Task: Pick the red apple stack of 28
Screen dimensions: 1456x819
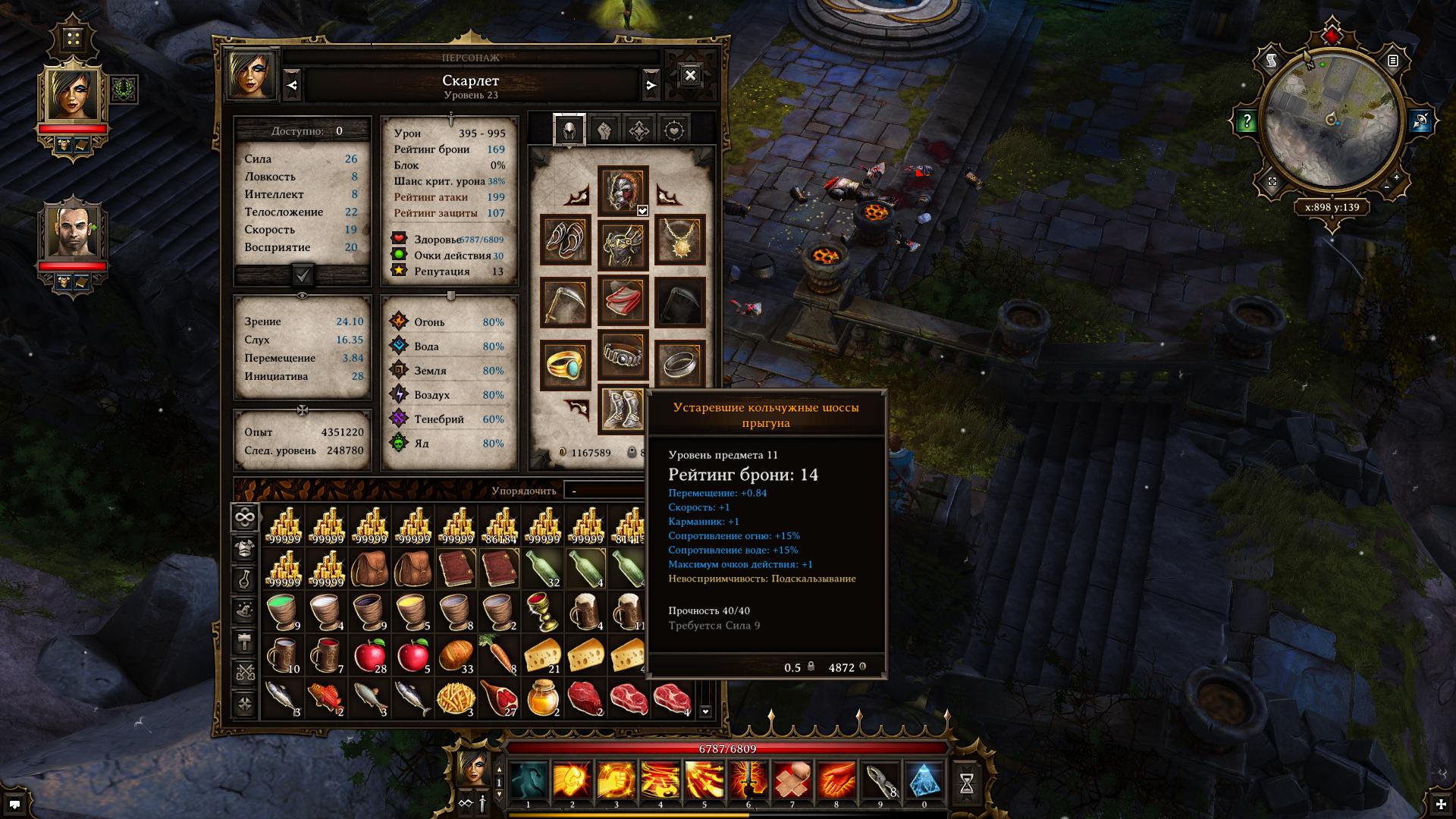Action: [x=370, y=655]
